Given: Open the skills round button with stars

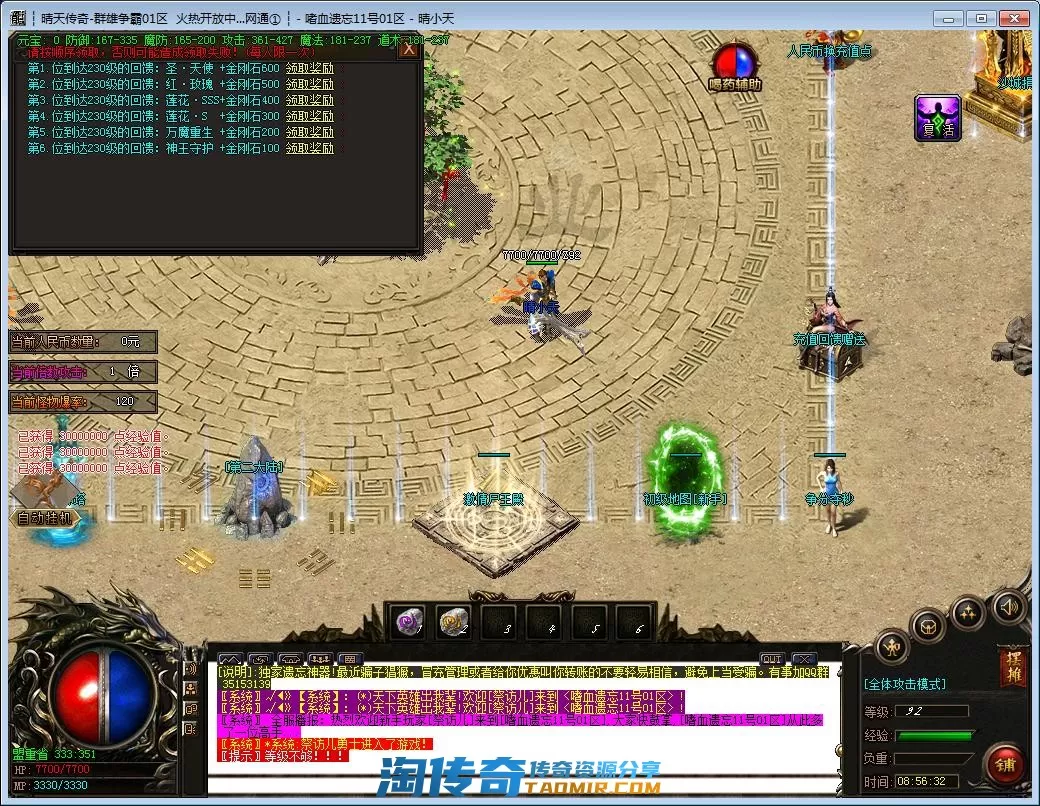Looking at the screenshot, I should 967,612.
